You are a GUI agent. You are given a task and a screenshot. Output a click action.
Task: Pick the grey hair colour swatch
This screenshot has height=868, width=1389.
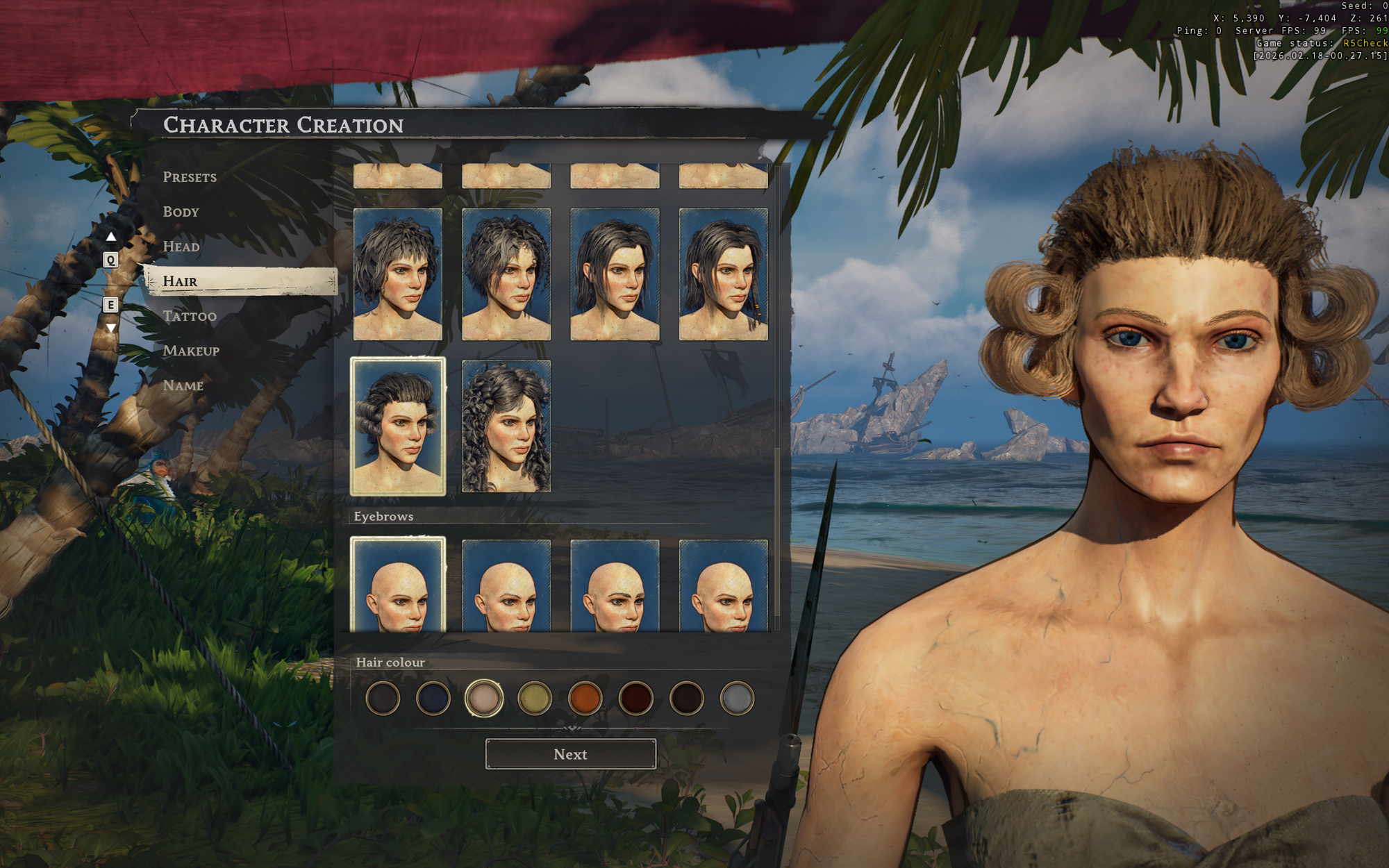(x=737, y=699)
